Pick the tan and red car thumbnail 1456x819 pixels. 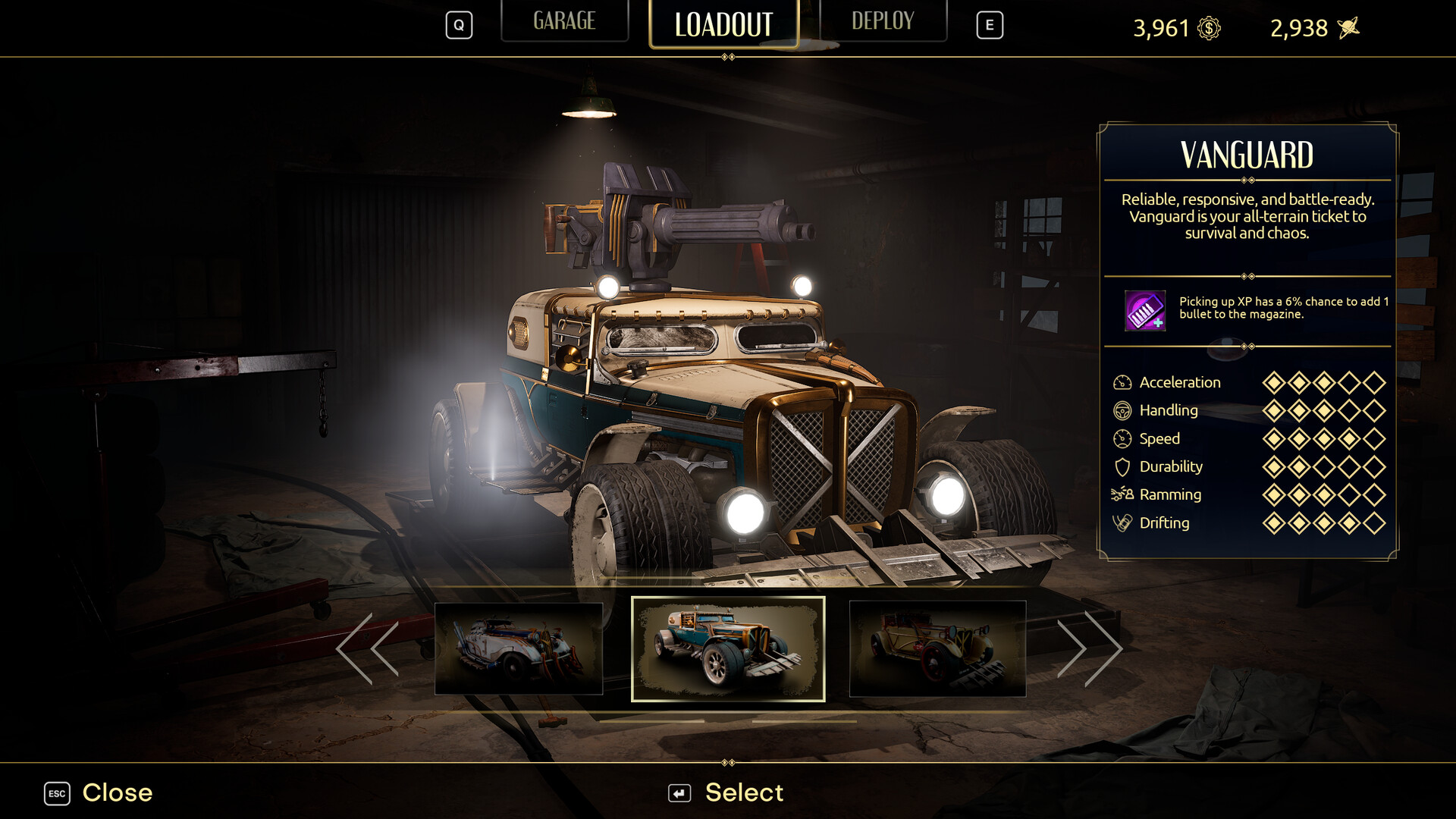(x=937, y=649)
